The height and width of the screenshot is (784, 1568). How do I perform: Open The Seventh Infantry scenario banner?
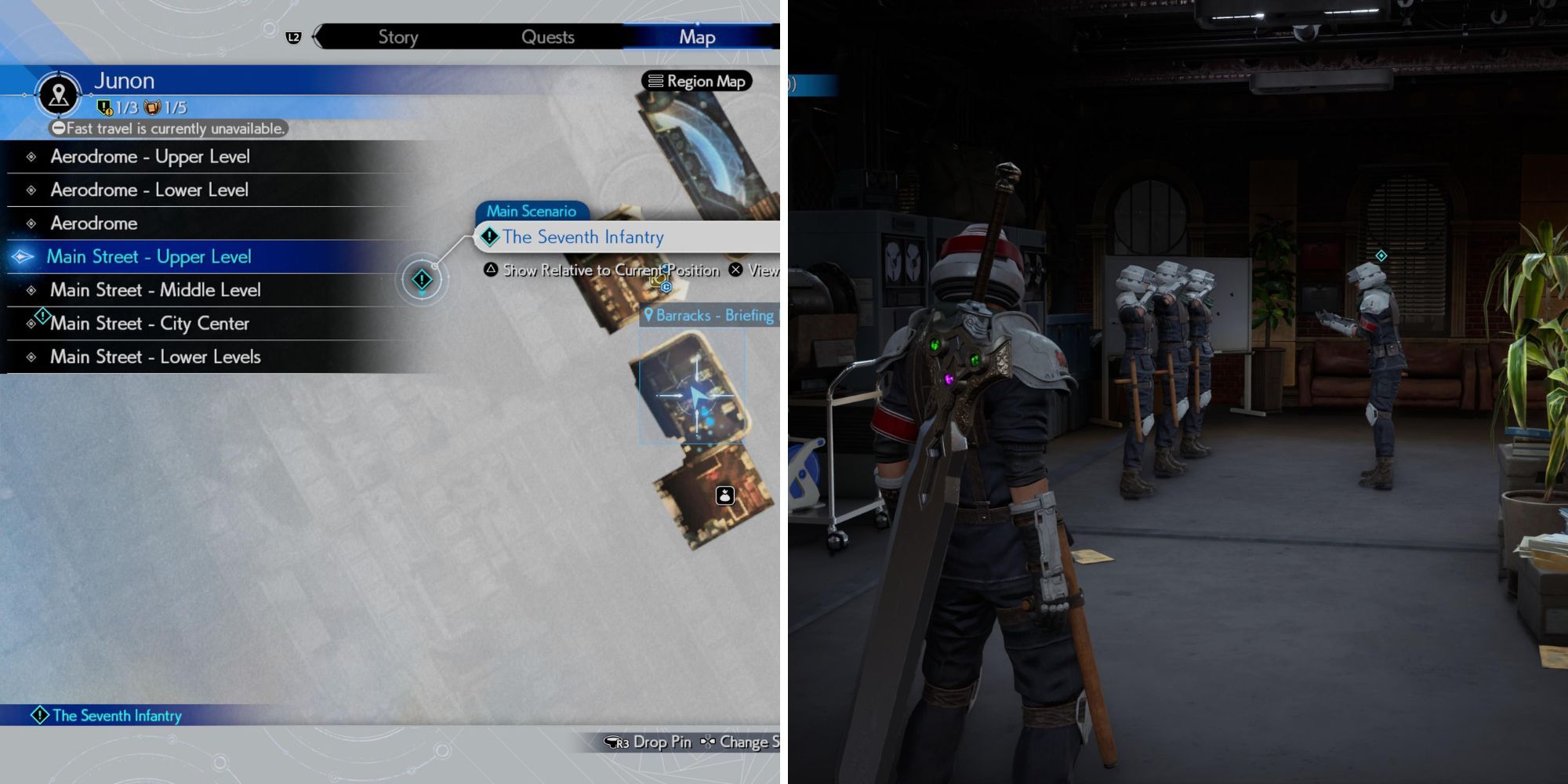[584, 237]
